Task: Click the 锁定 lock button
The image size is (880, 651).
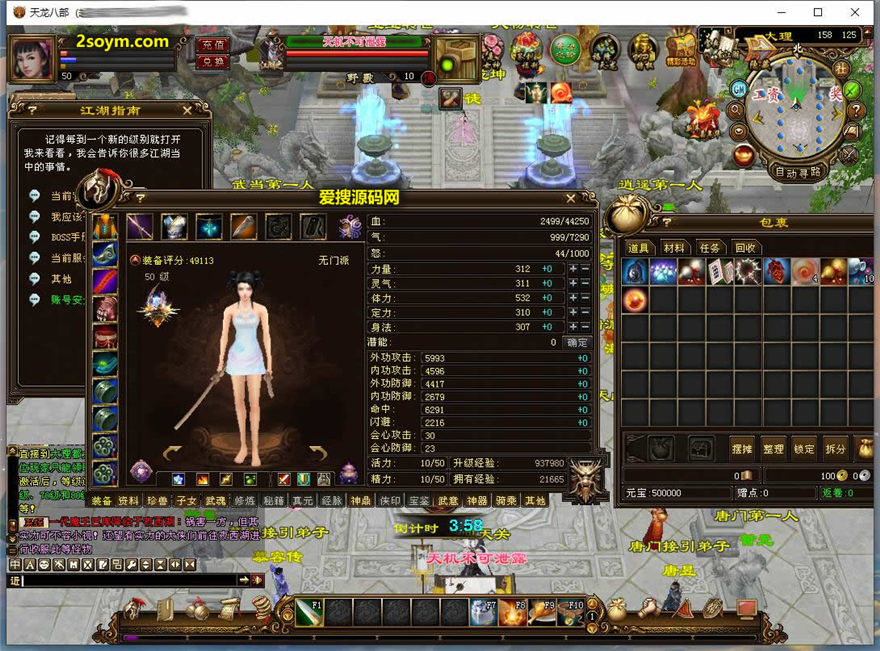Action: tap(804, 449)
